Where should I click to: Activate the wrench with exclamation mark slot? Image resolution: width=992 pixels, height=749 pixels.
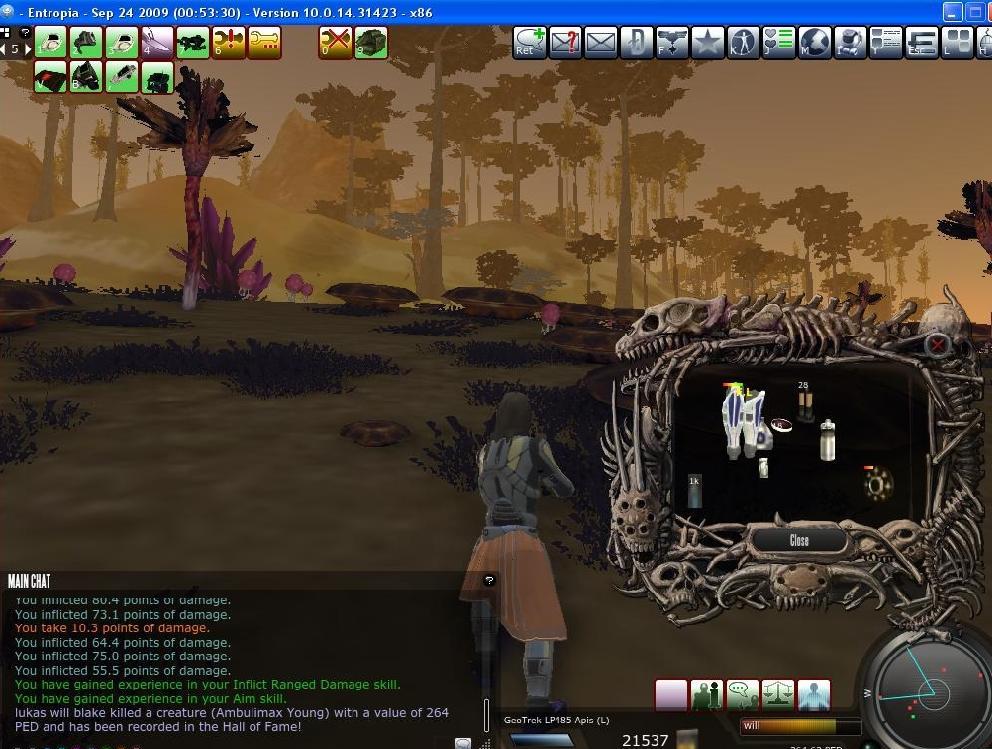(229, 42)
